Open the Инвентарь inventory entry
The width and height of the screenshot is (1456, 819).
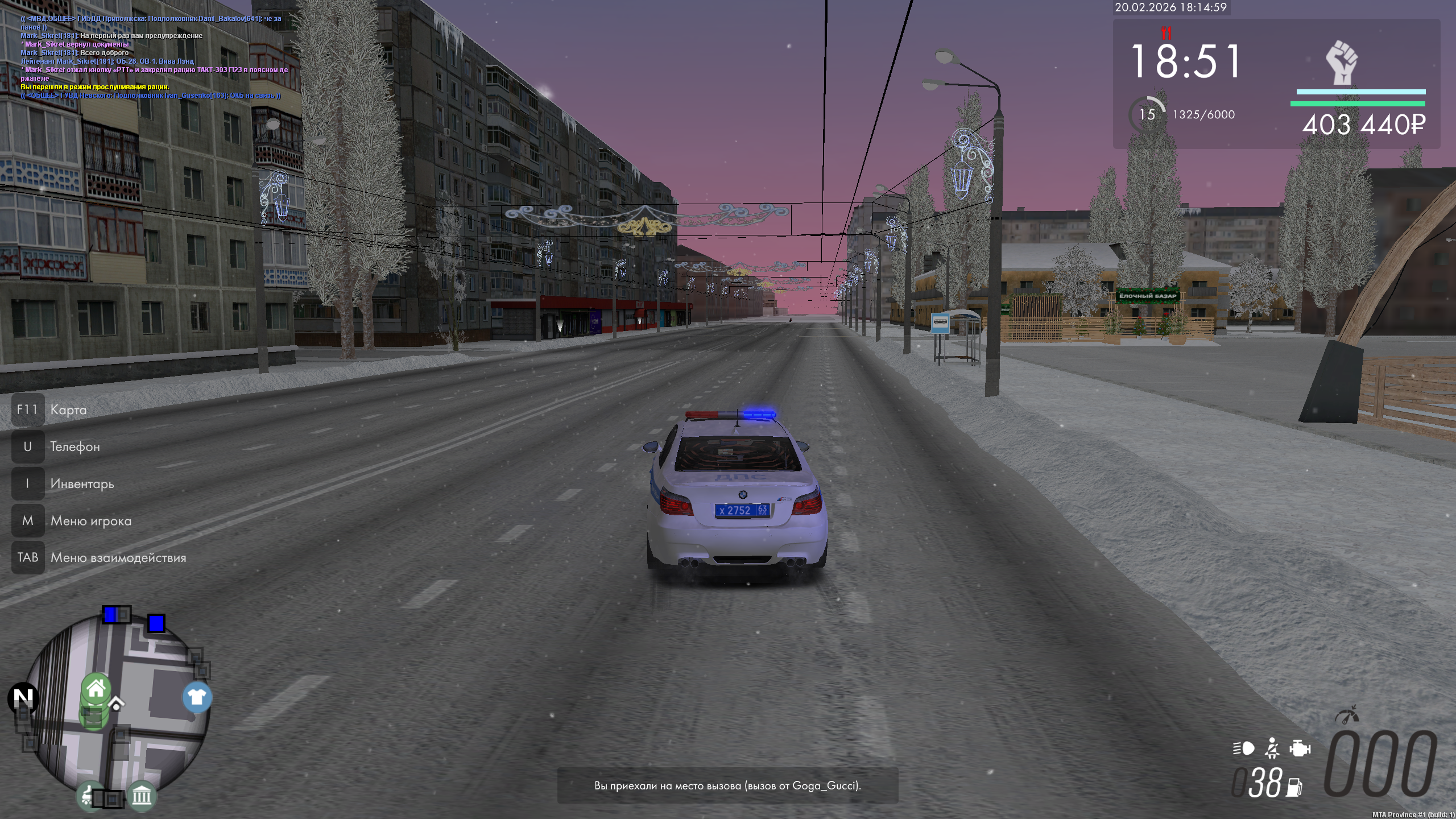(82, 483)
